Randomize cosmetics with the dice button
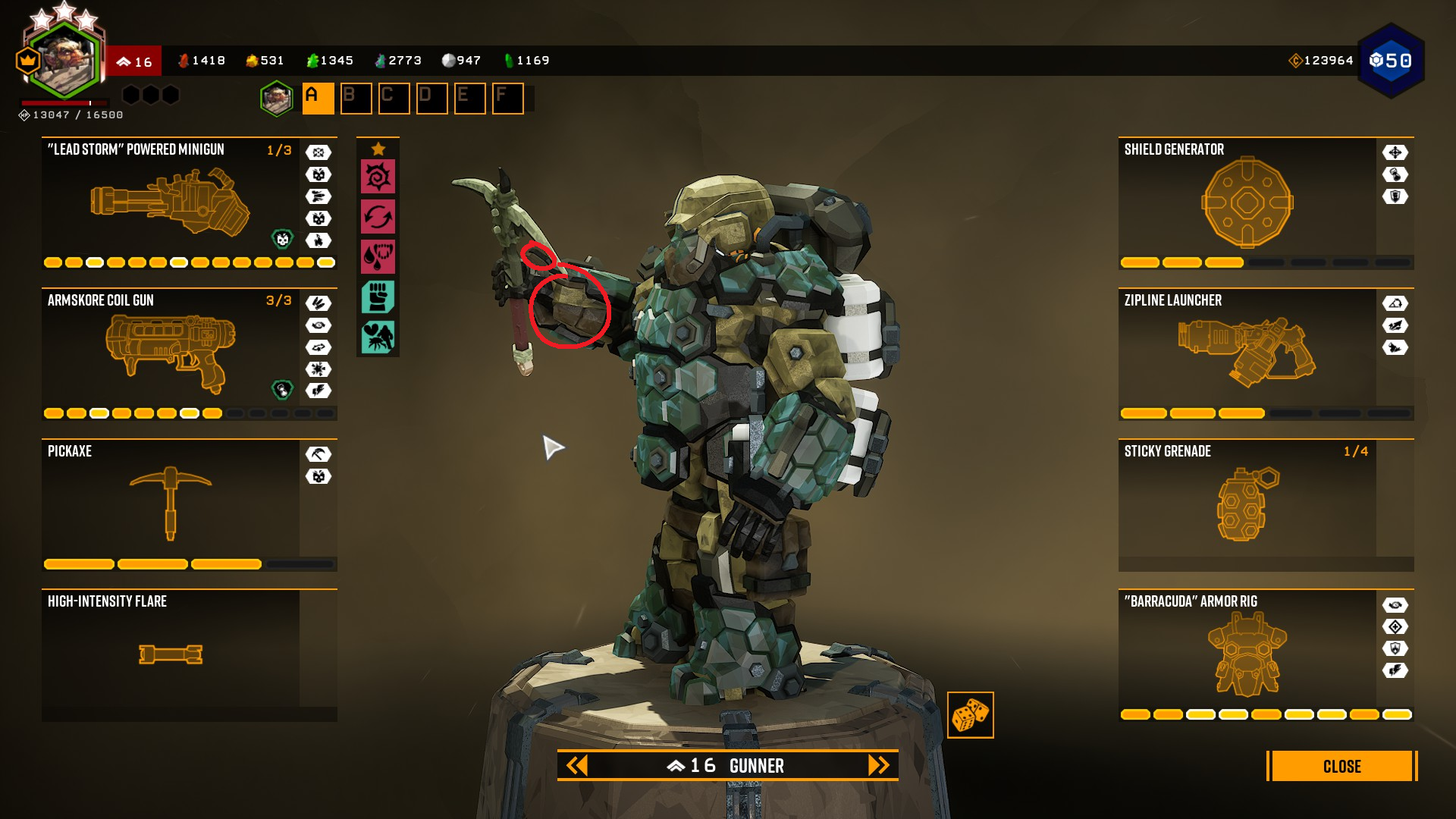Image resolution: width=1456 pixels, height=819 pixels. (x=970, y=715)
